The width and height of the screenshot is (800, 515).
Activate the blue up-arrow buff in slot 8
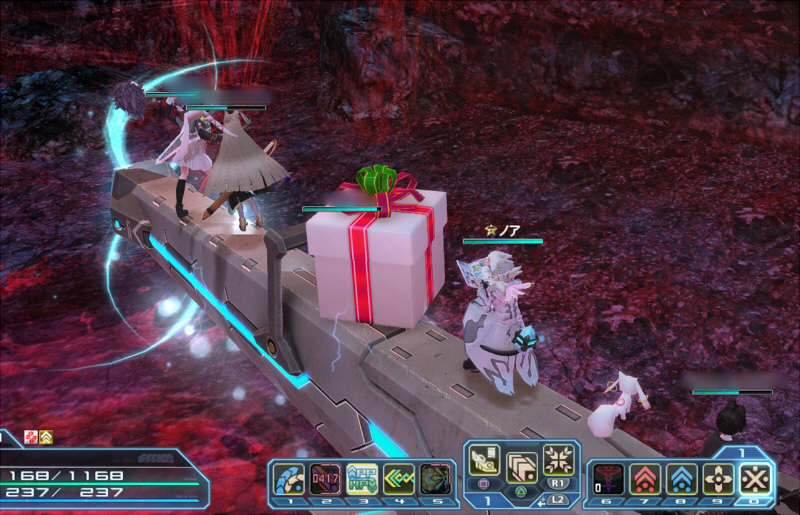[x=682, y=479]
